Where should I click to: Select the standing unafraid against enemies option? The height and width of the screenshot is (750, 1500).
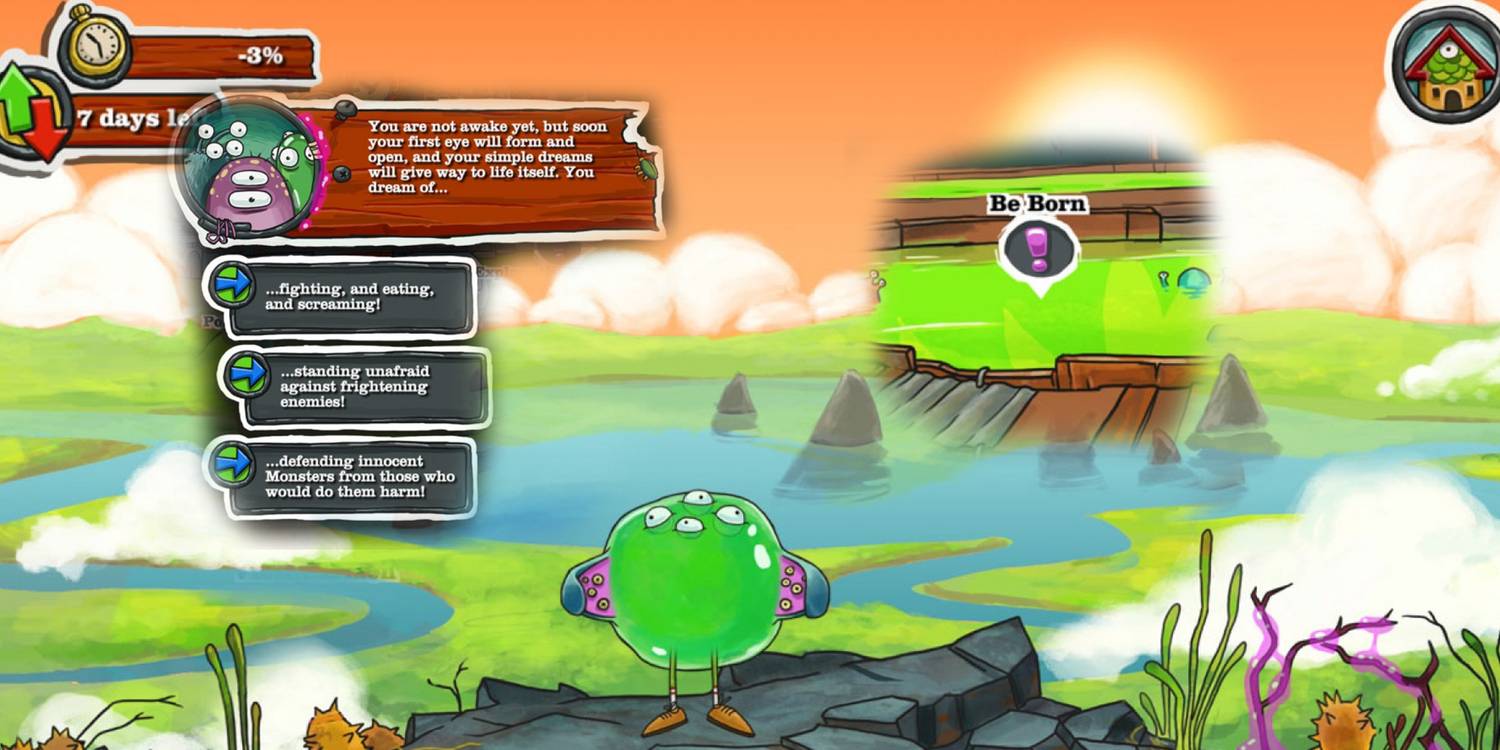(x=370, y=387)
